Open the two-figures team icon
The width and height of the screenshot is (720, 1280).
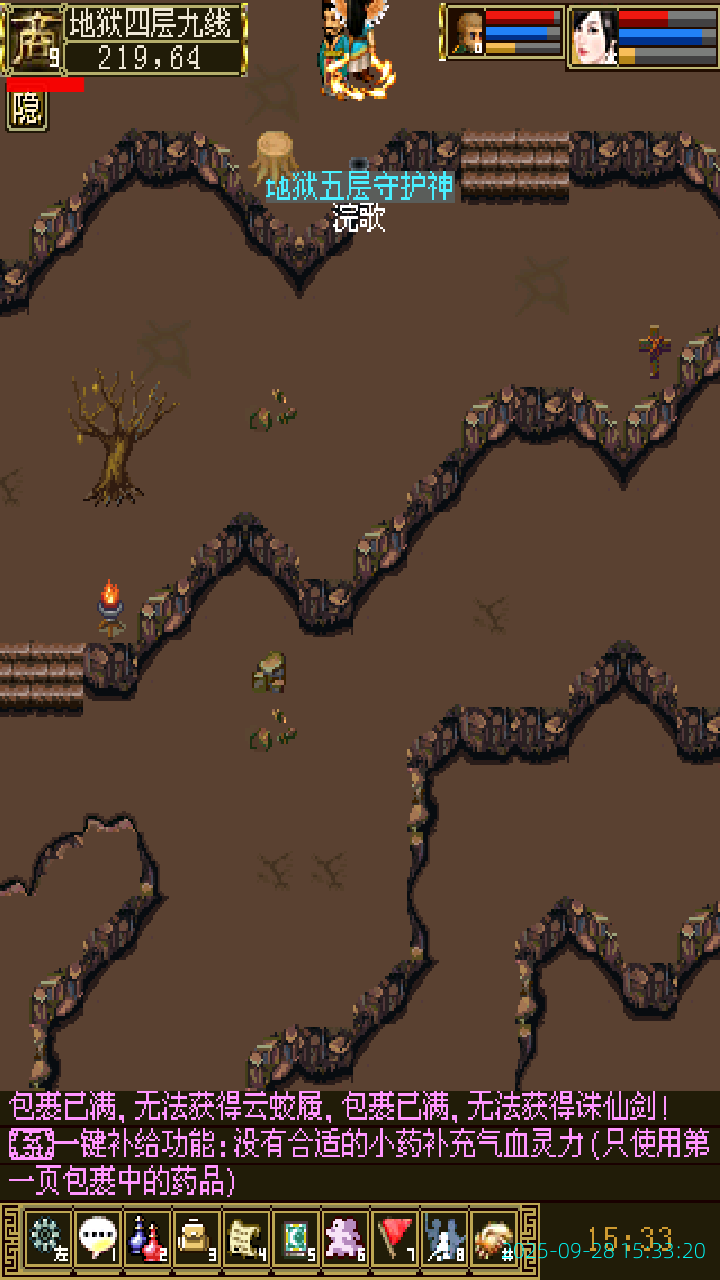pyautogui.click(x=445, y=1239)
